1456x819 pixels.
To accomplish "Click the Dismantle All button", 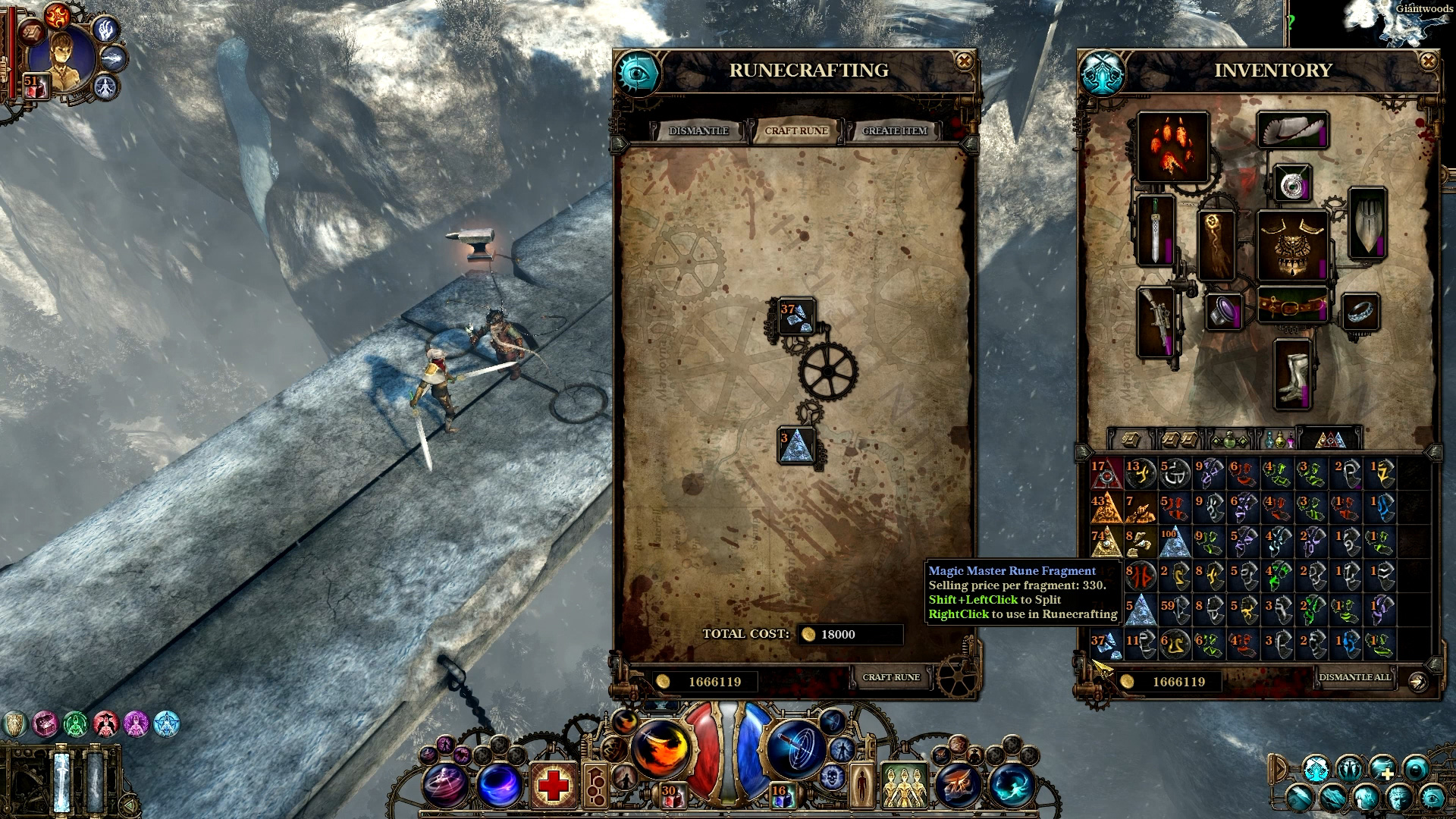I will point(1354,677).
